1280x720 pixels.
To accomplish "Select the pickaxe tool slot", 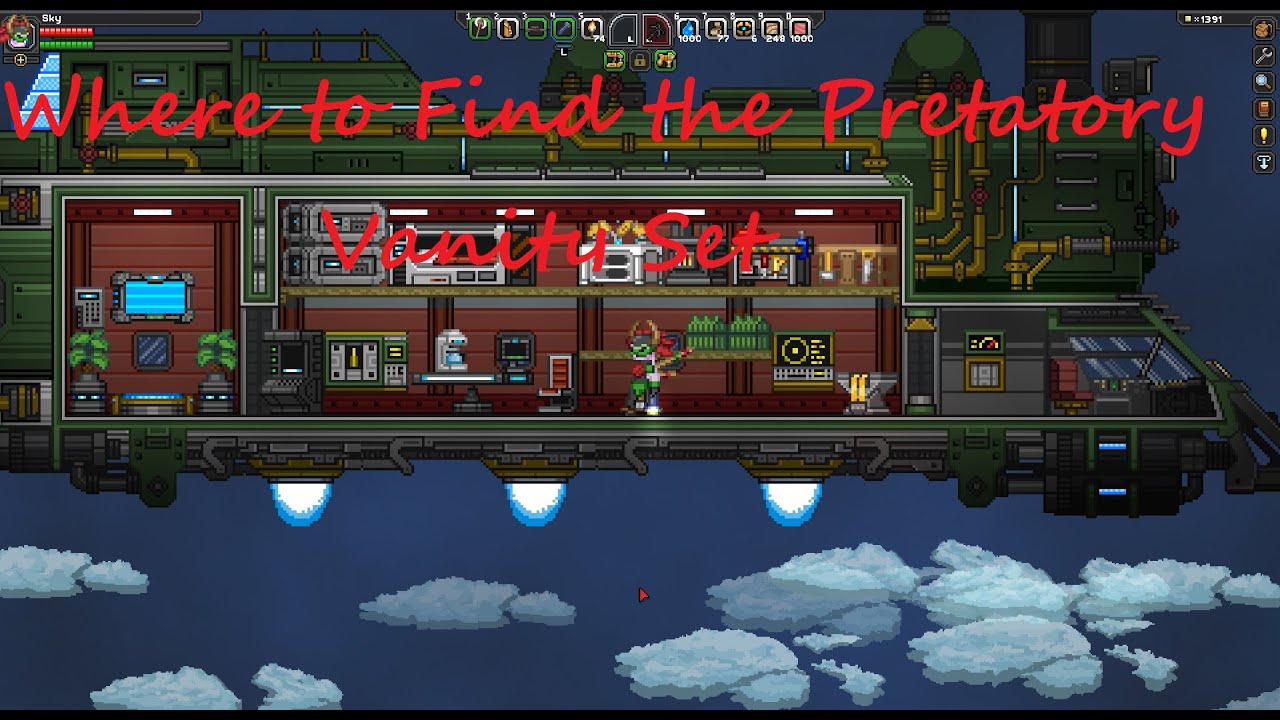I will 655,29.
